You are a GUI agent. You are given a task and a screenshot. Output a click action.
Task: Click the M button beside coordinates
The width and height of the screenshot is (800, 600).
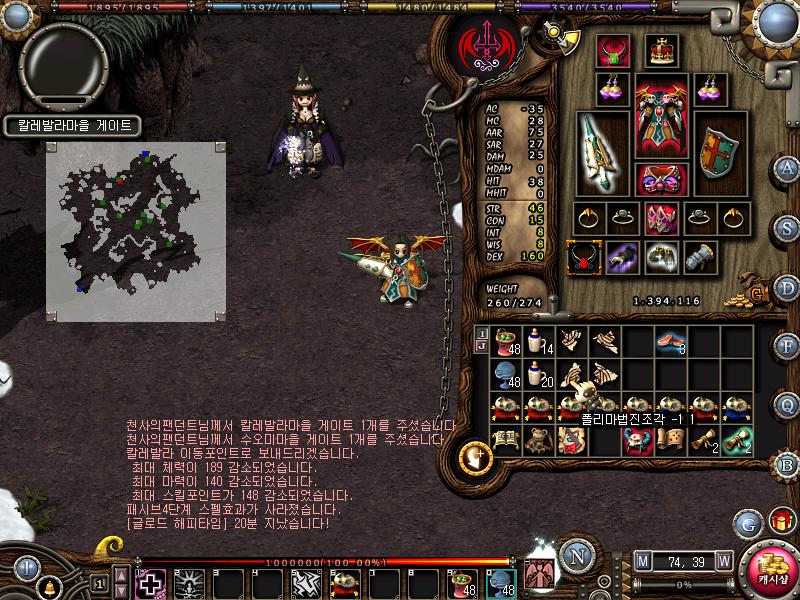[x=642, y=560]
